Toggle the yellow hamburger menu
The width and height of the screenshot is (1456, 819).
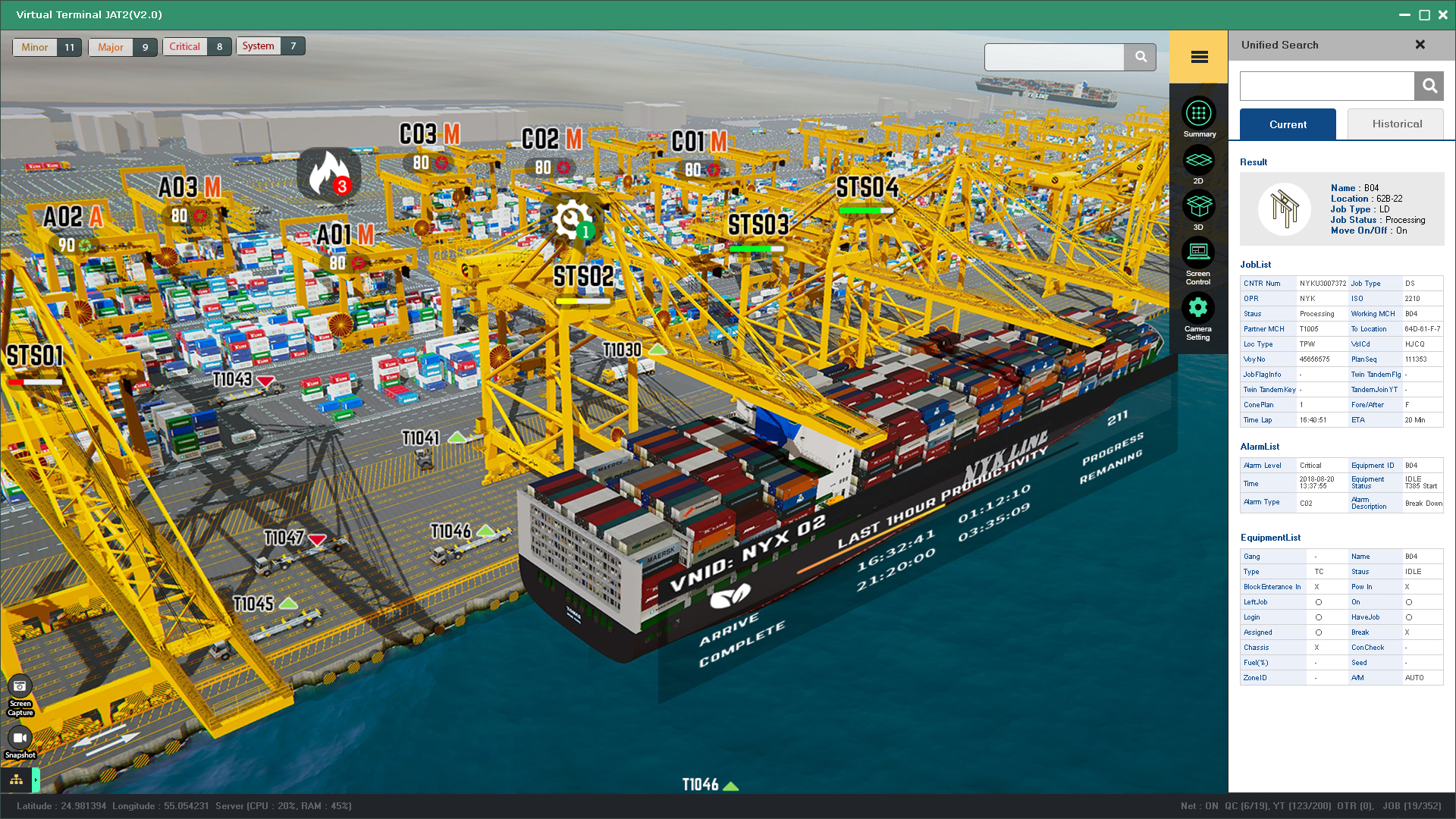(x=1199, y=57)
